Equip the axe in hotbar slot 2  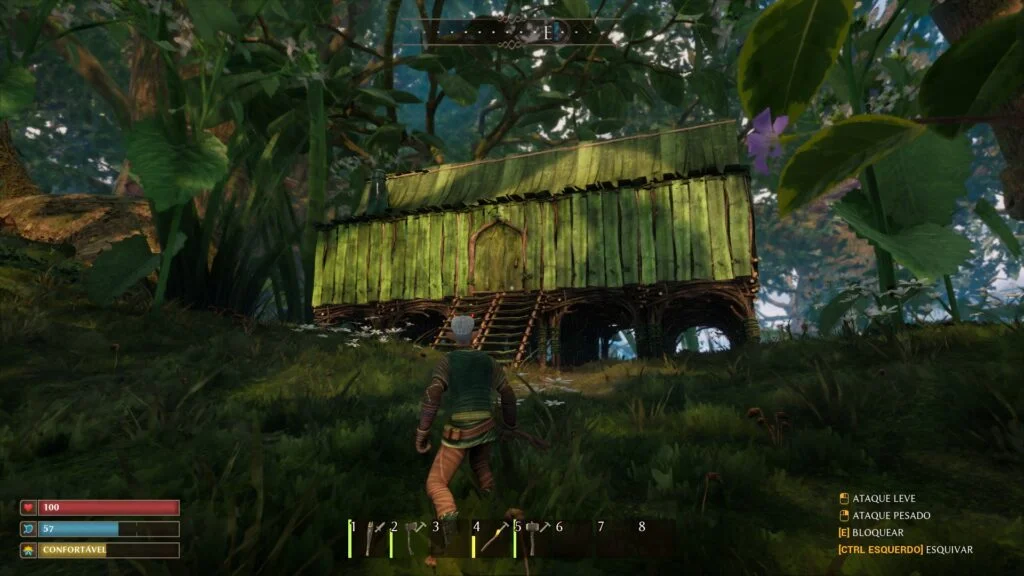click(412, 539)
